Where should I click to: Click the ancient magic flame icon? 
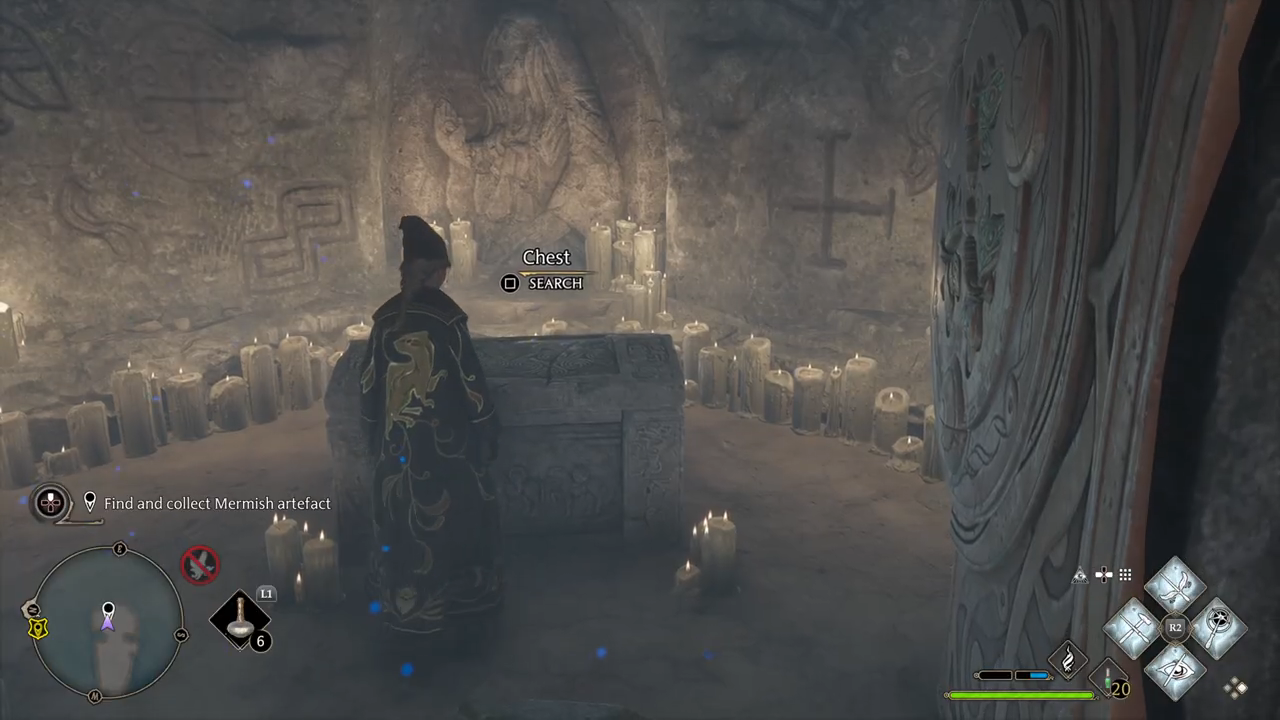[1067, 660]
